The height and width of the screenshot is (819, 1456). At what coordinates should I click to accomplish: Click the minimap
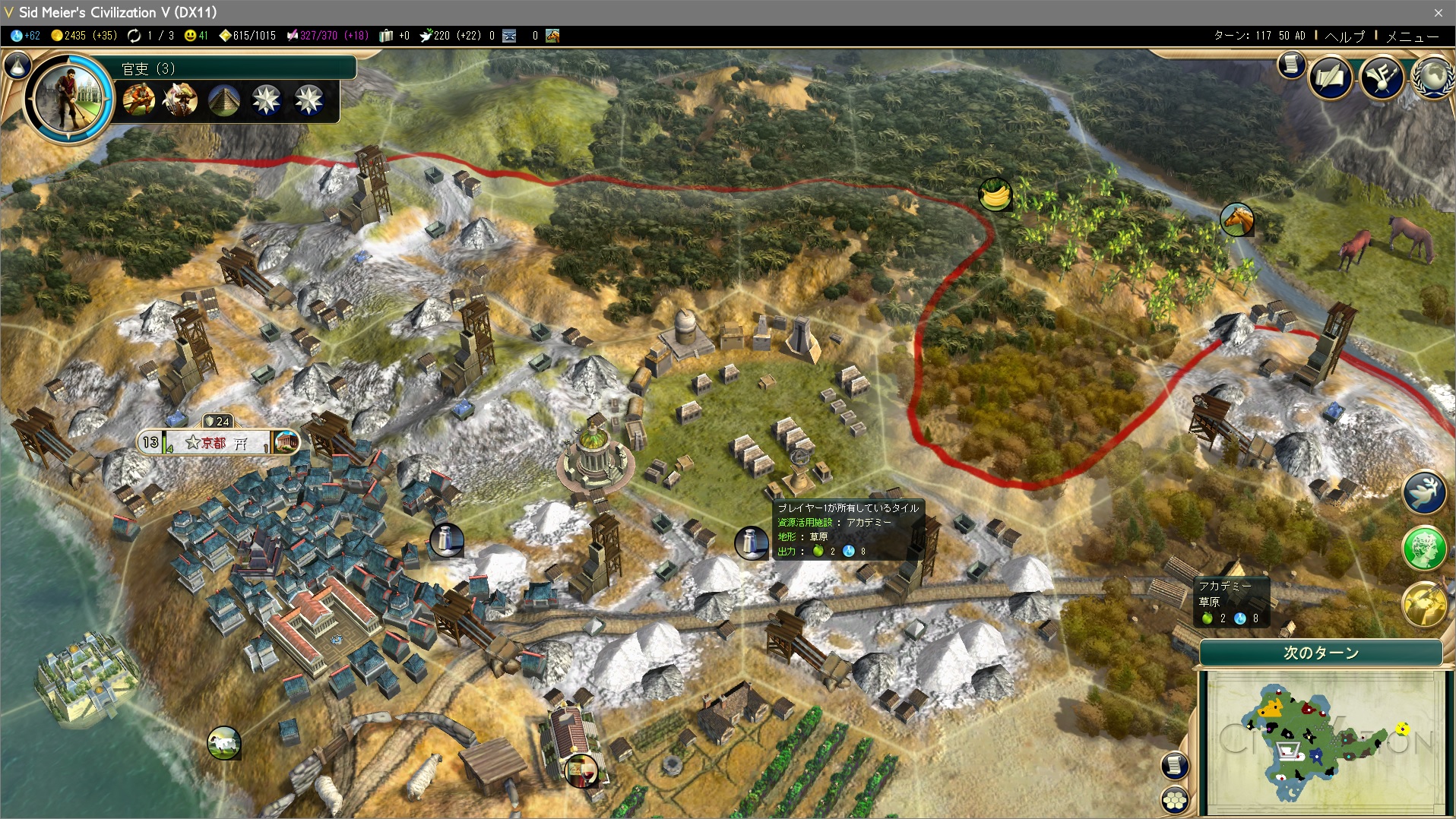click(x=1324, y=741)
